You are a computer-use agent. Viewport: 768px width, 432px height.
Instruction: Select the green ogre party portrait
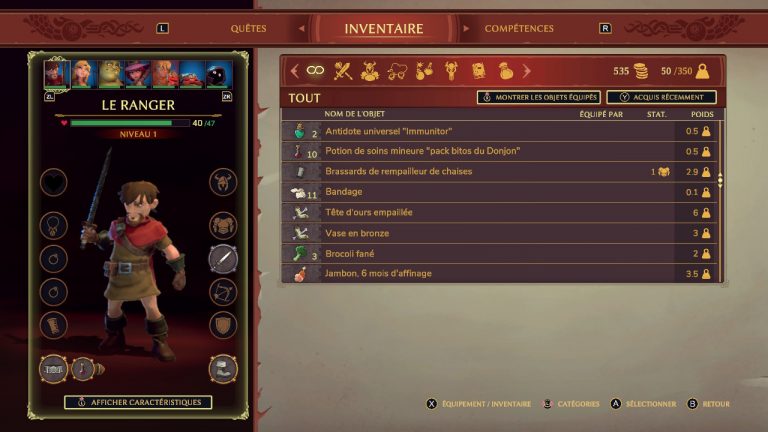pos(111,74)
